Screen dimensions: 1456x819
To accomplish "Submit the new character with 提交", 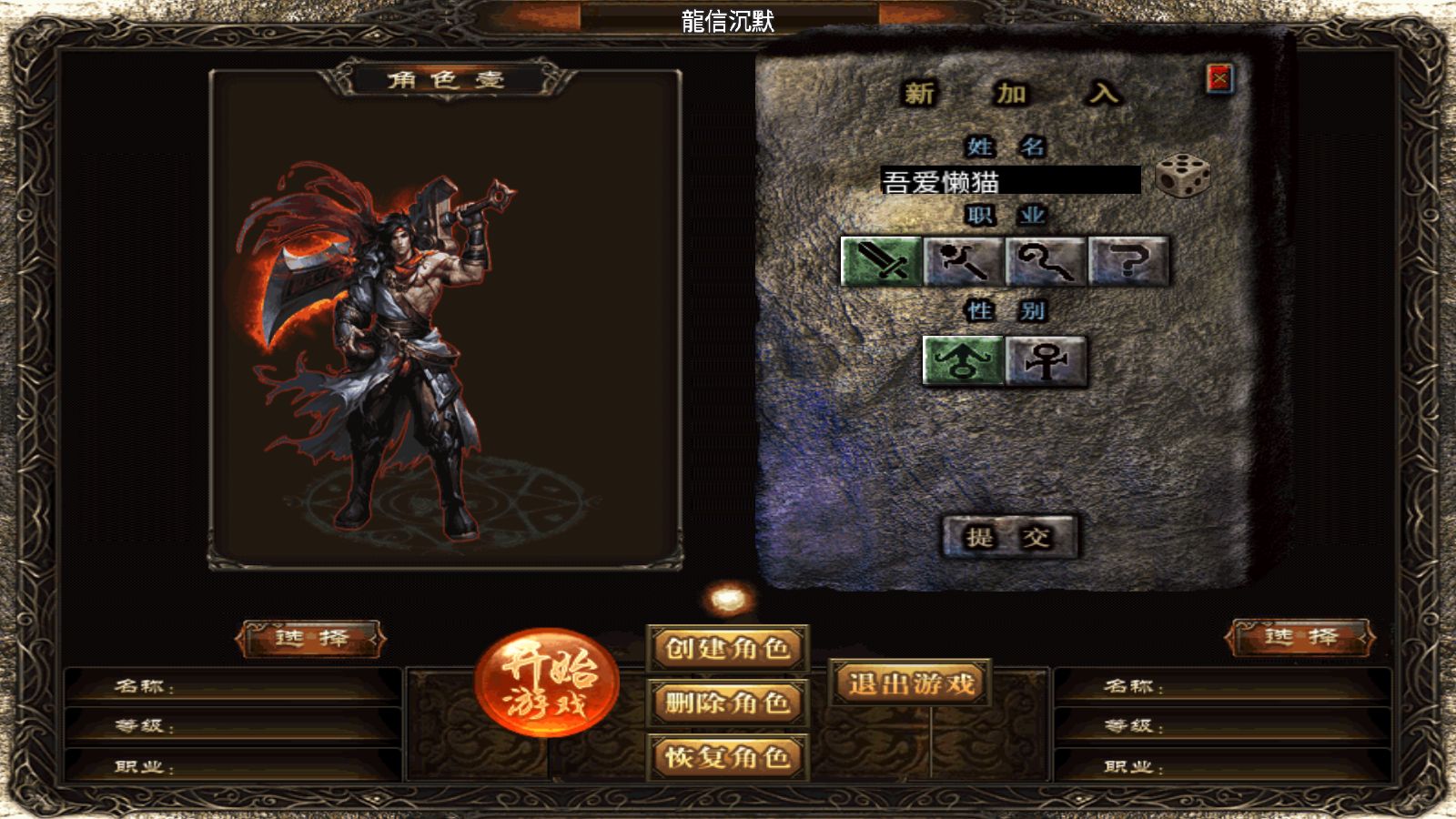I will [1008, 537].
